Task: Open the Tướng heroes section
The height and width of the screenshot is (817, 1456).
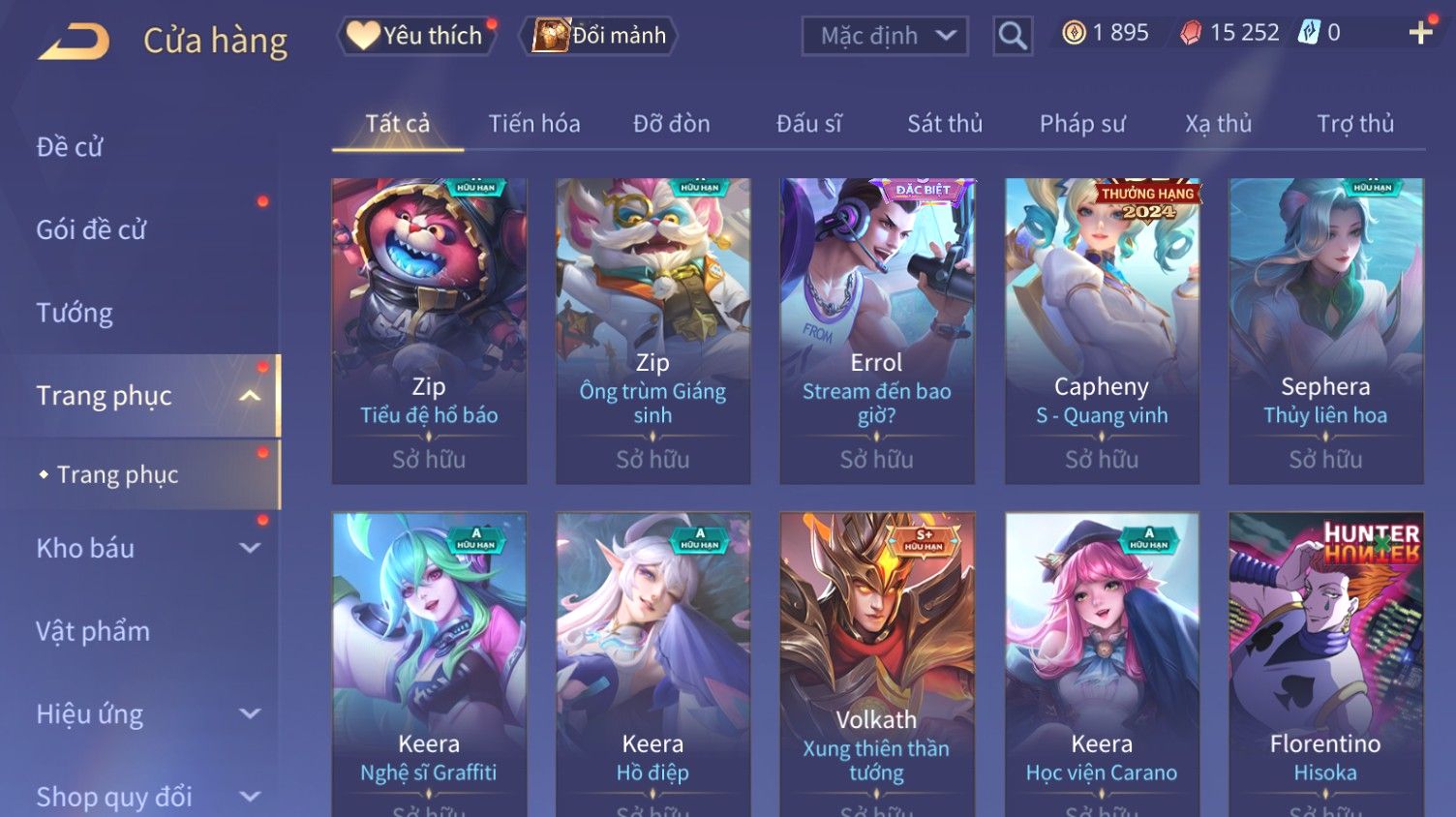Action: click(x=75, y=313)
